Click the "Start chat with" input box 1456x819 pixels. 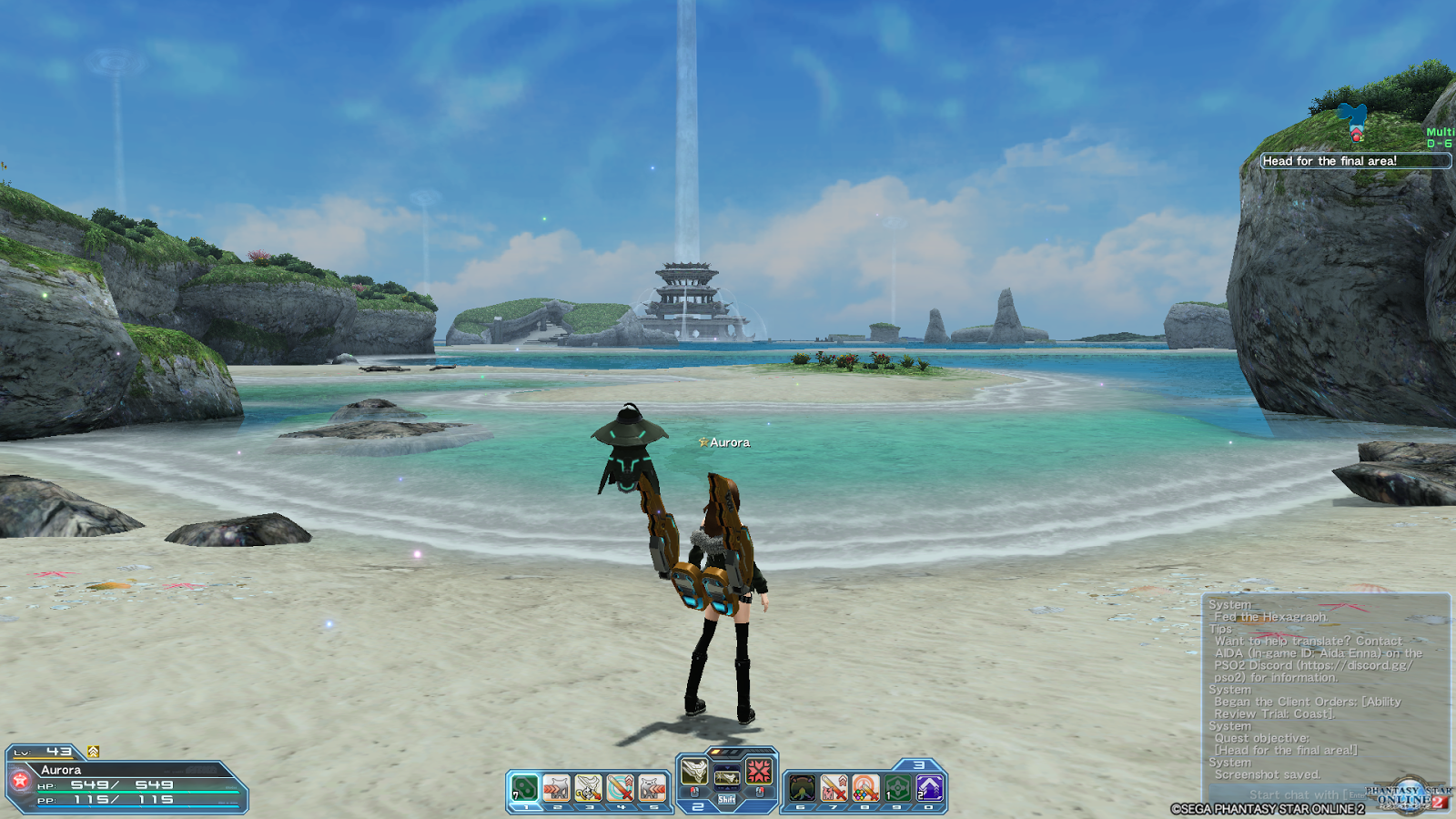pyautogui.click(x=1292, y=794)
